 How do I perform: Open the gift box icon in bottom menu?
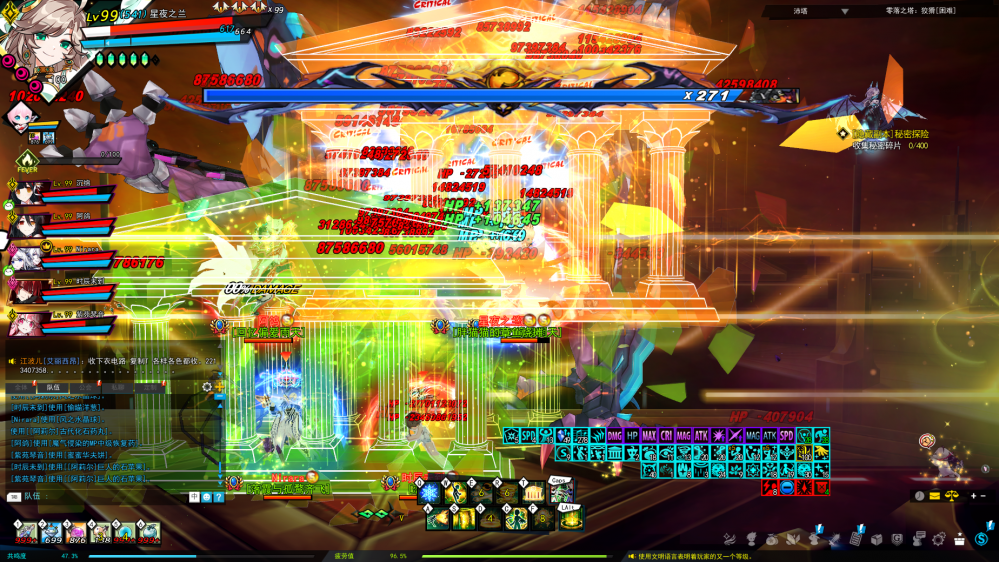pos(960,539)
